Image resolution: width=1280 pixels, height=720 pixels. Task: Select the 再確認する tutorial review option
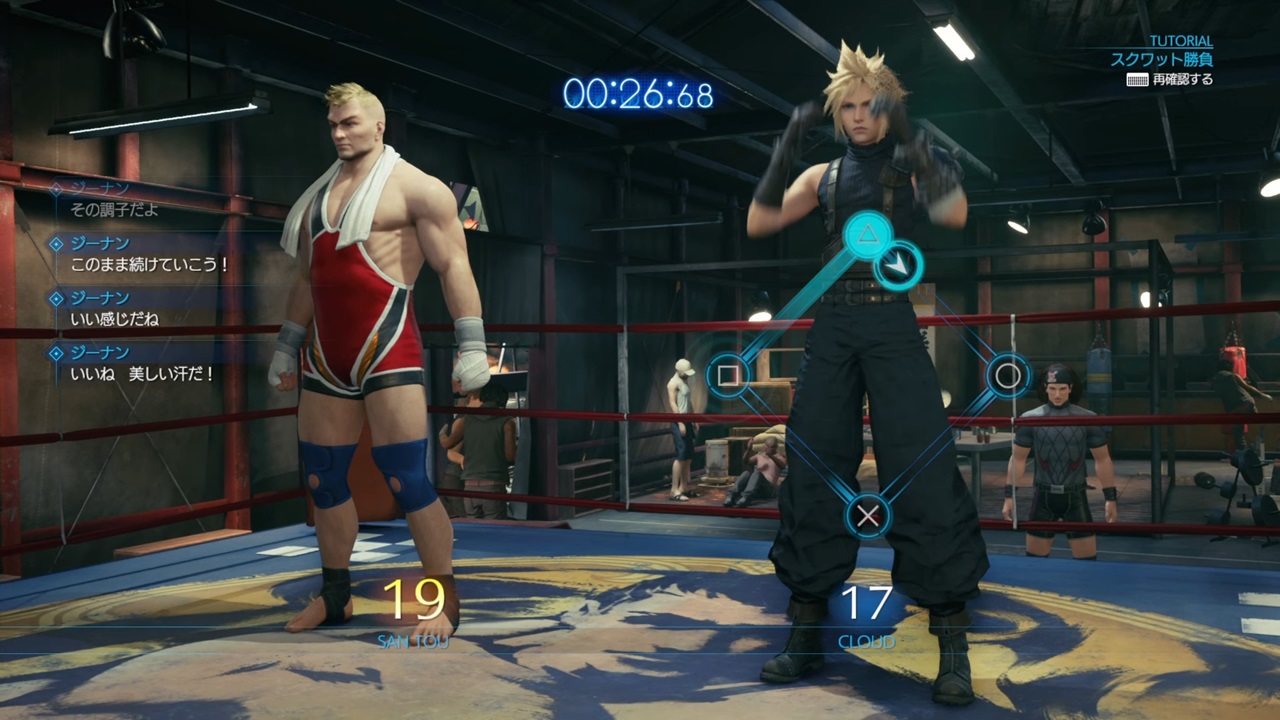[1170, 80]
